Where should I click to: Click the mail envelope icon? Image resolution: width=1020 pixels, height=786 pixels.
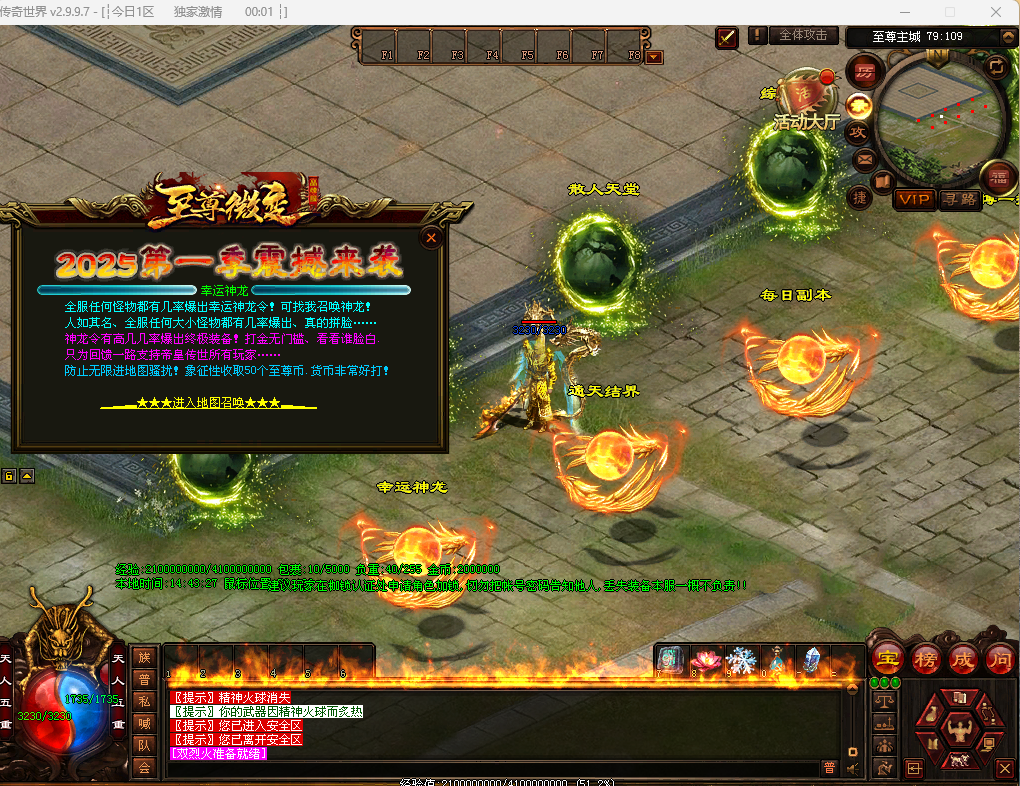pyautogui.click(x=863, y=159)
